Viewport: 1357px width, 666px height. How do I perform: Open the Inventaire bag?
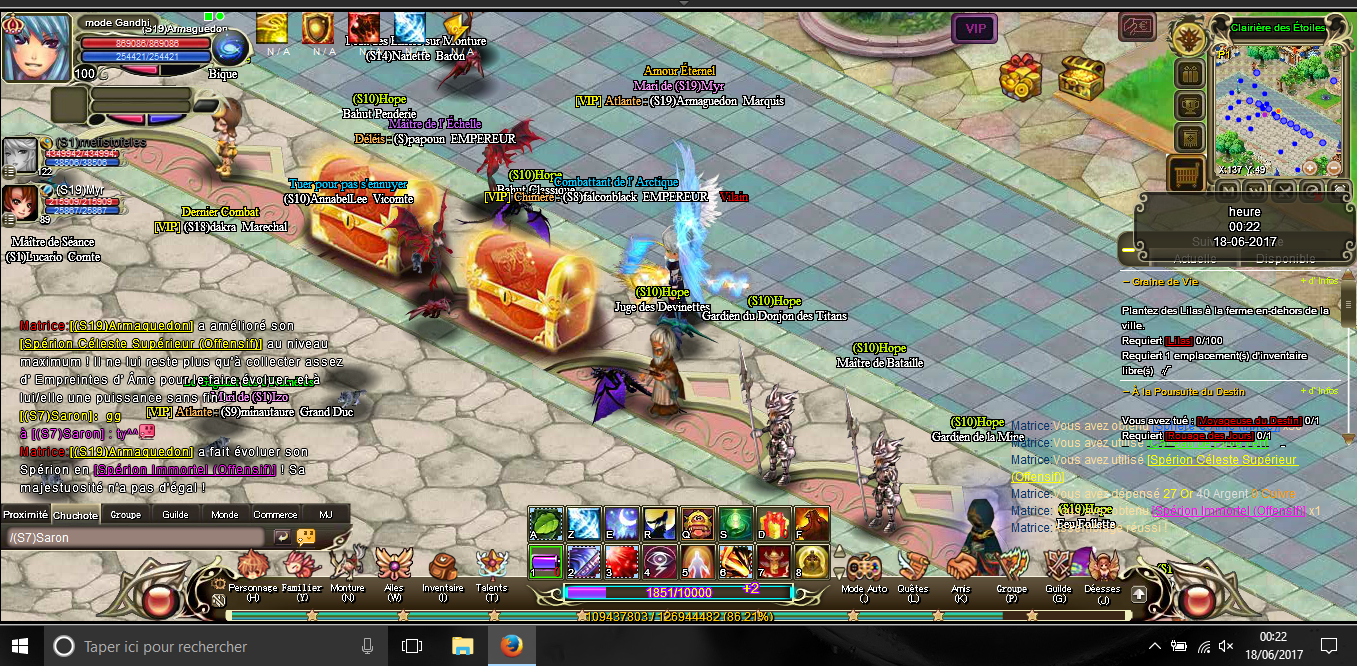[442, 568]
